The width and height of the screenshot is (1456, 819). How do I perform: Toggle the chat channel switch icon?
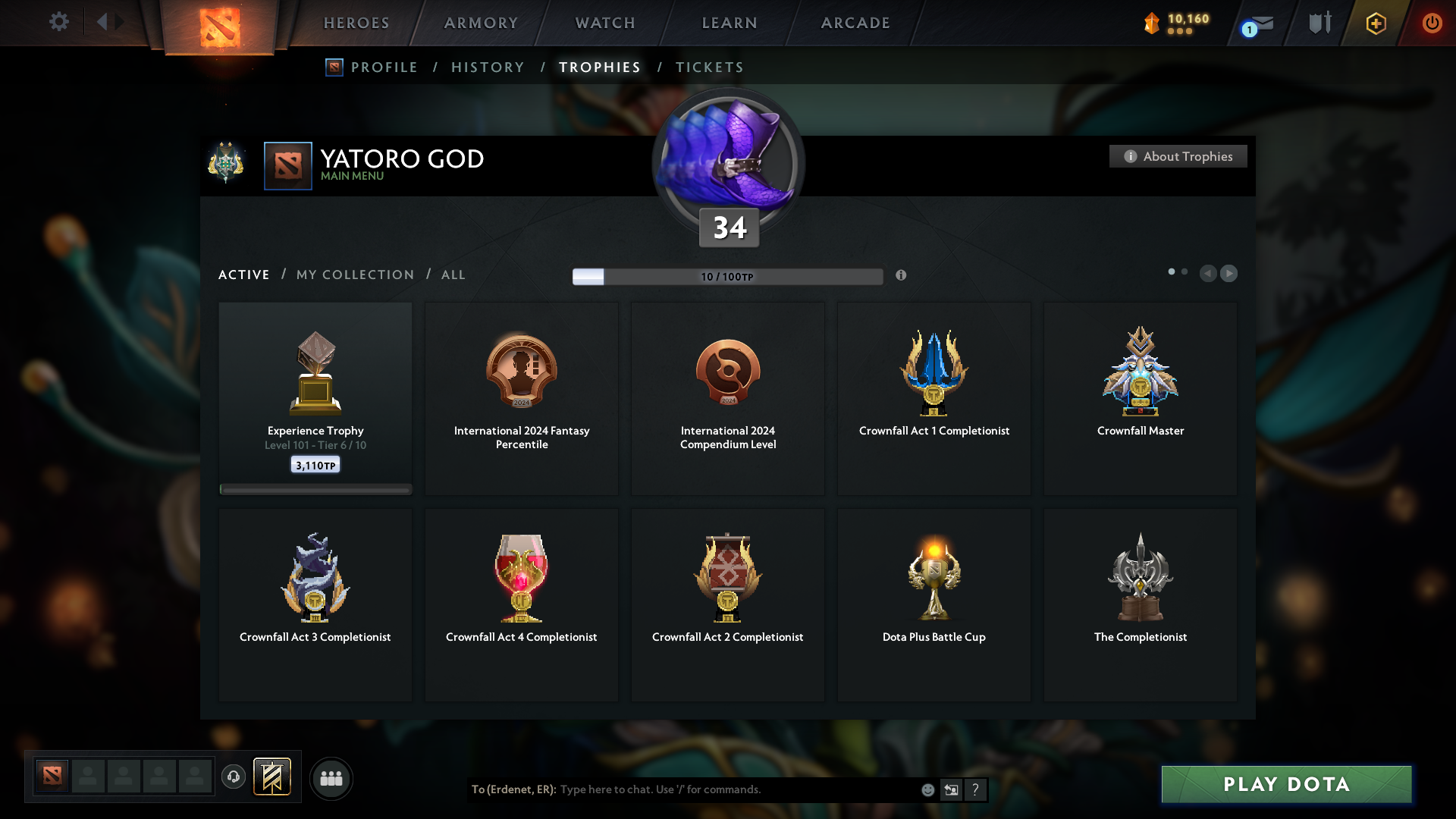pyautogui.click(x=951, y=789)
